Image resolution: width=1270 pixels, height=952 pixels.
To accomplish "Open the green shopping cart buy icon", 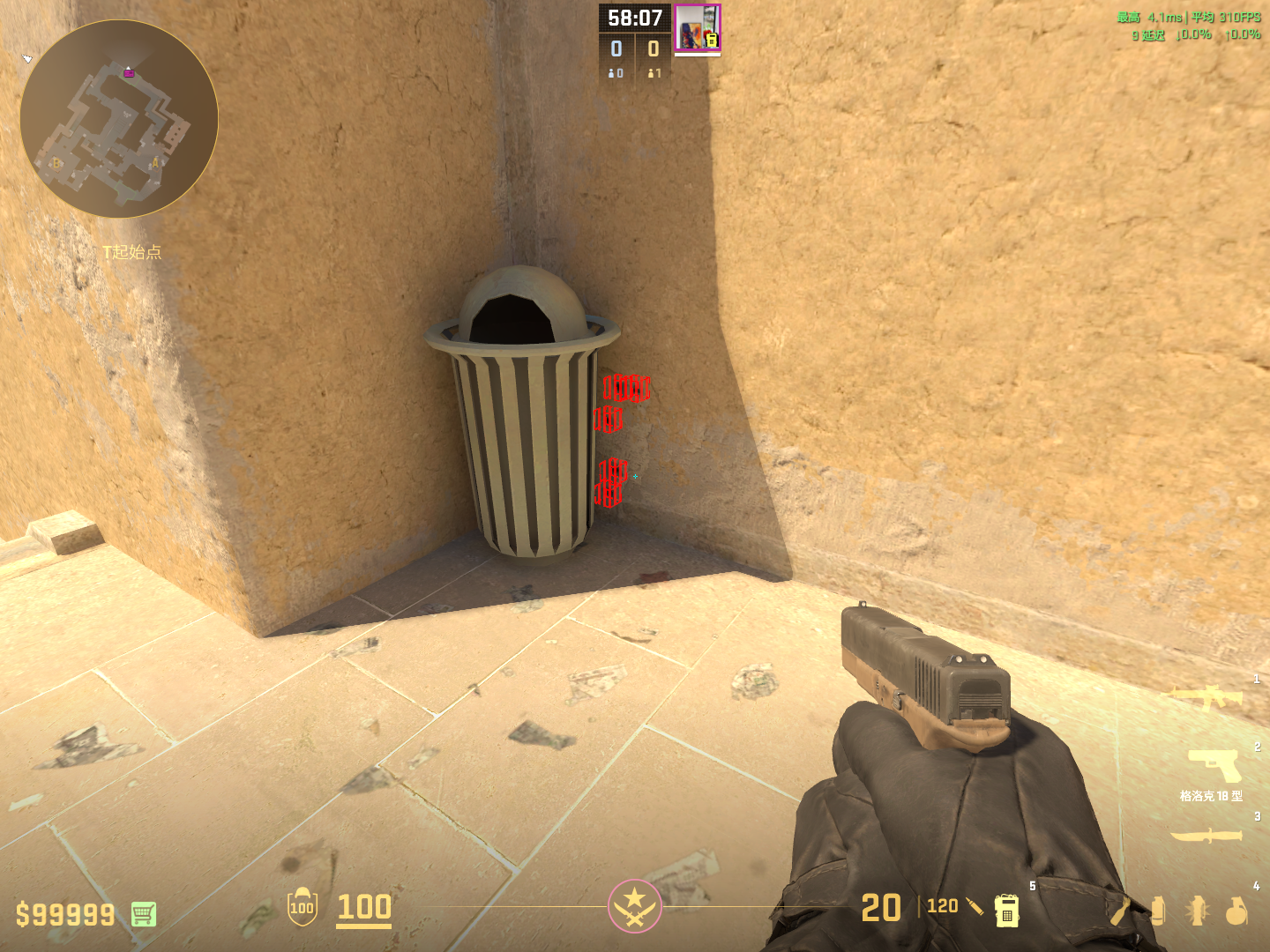I will tap(144, 914).
